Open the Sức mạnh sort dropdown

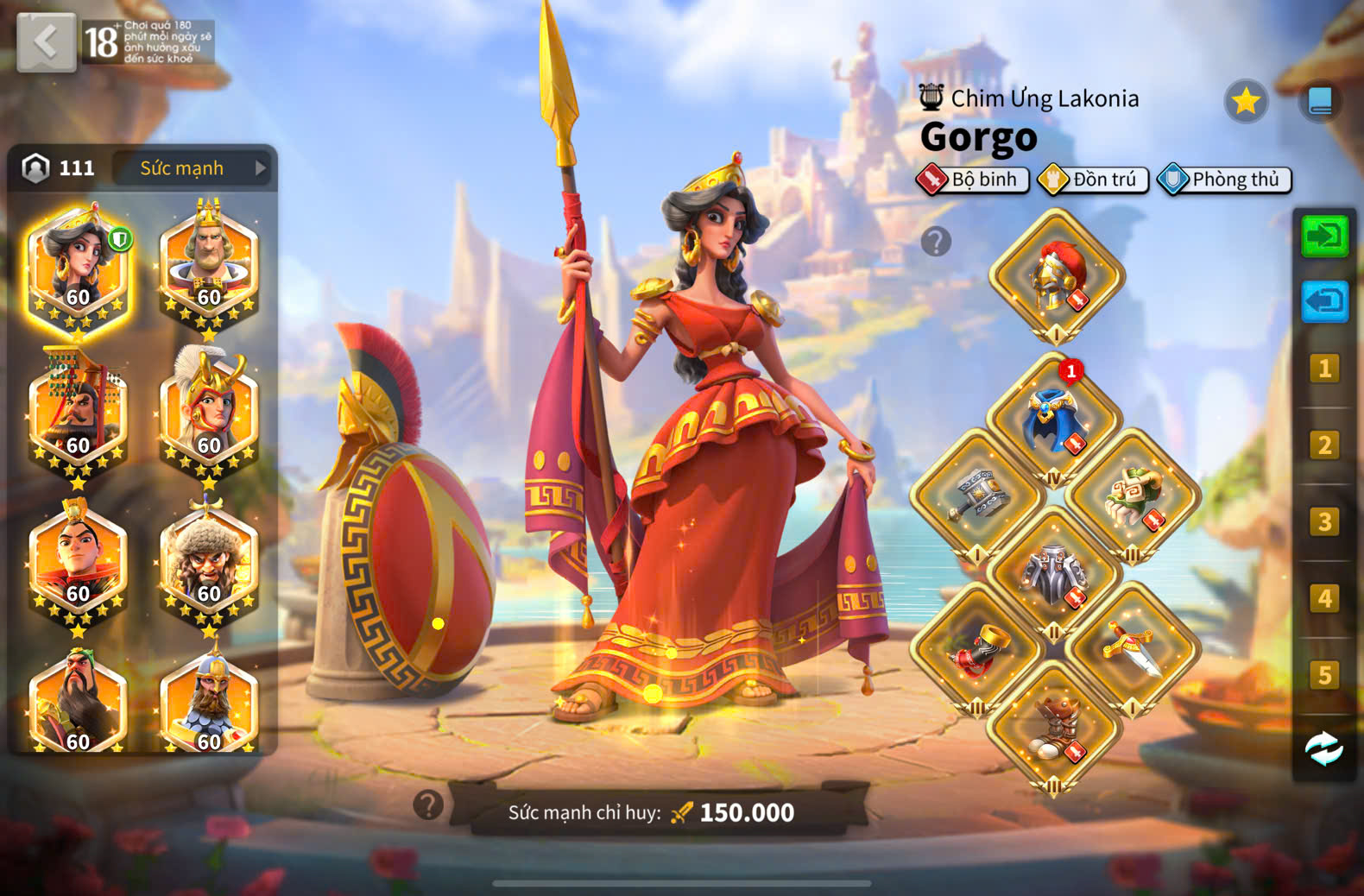pyautogui.click(x=193, y=168)
